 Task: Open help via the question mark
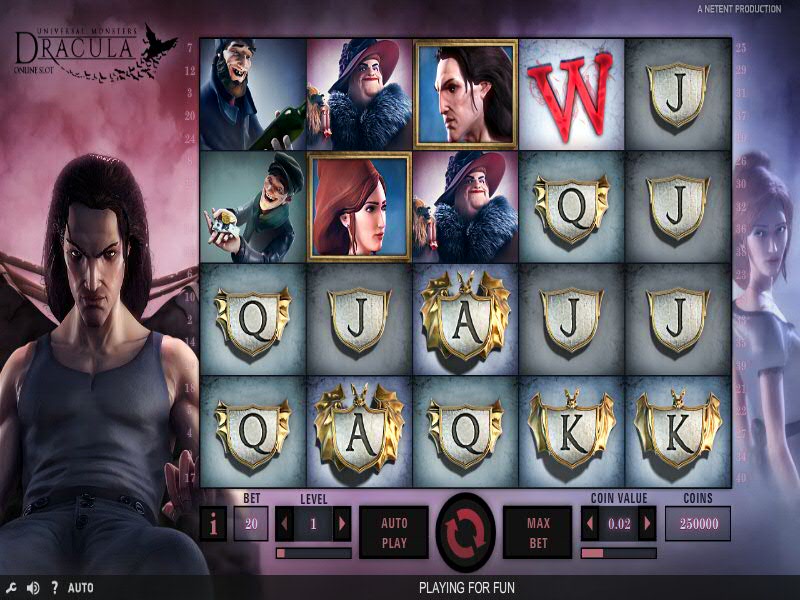[x=54, y=588]
